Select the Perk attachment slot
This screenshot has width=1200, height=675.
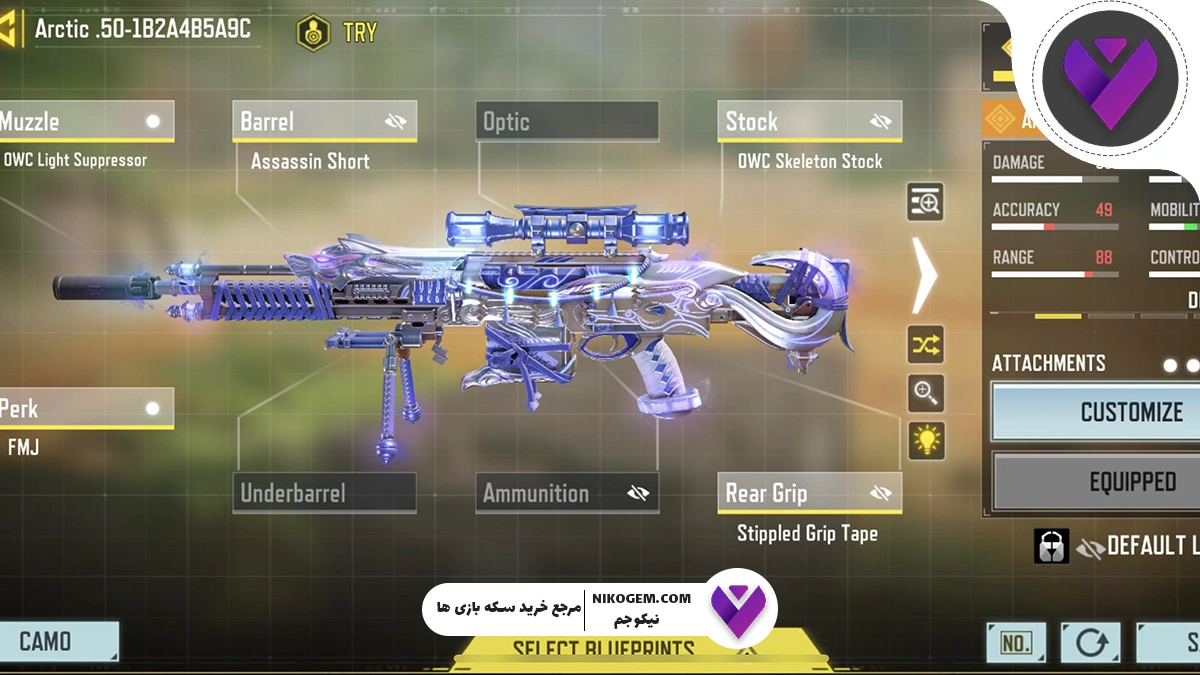pyautogui.click(x=85, y=409)
